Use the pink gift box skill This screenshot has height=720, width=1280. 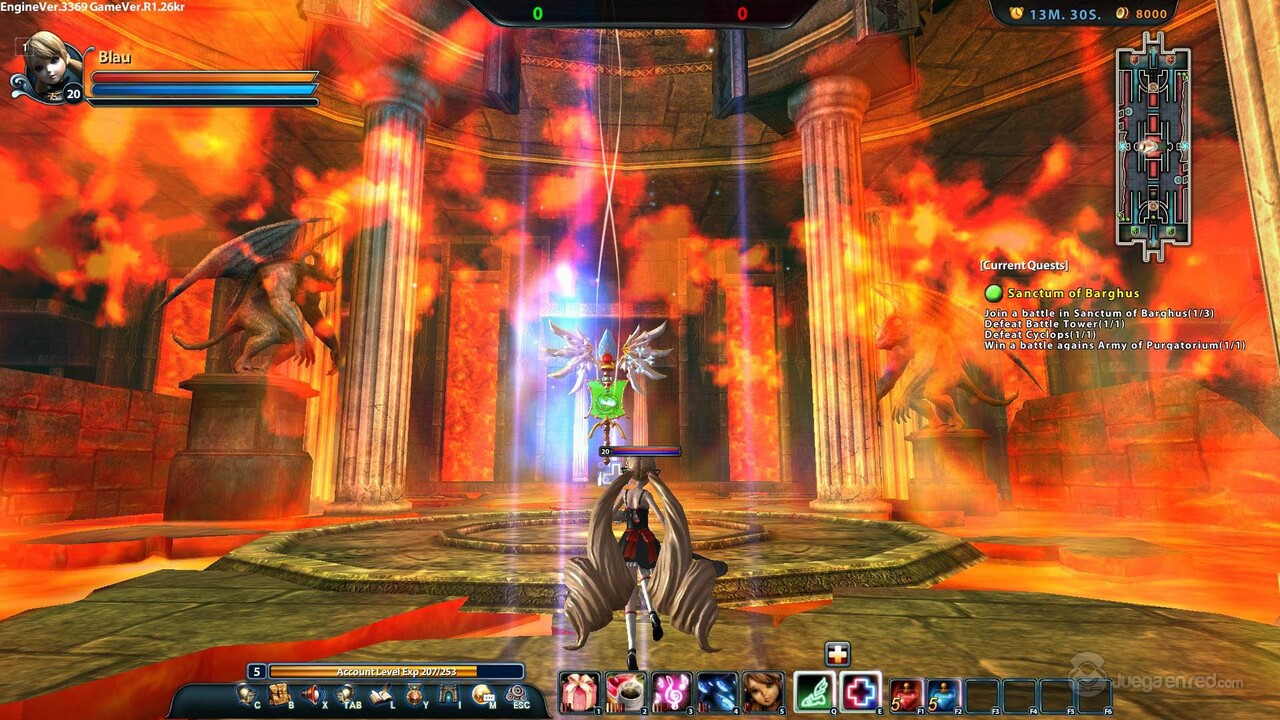point(579,691)
